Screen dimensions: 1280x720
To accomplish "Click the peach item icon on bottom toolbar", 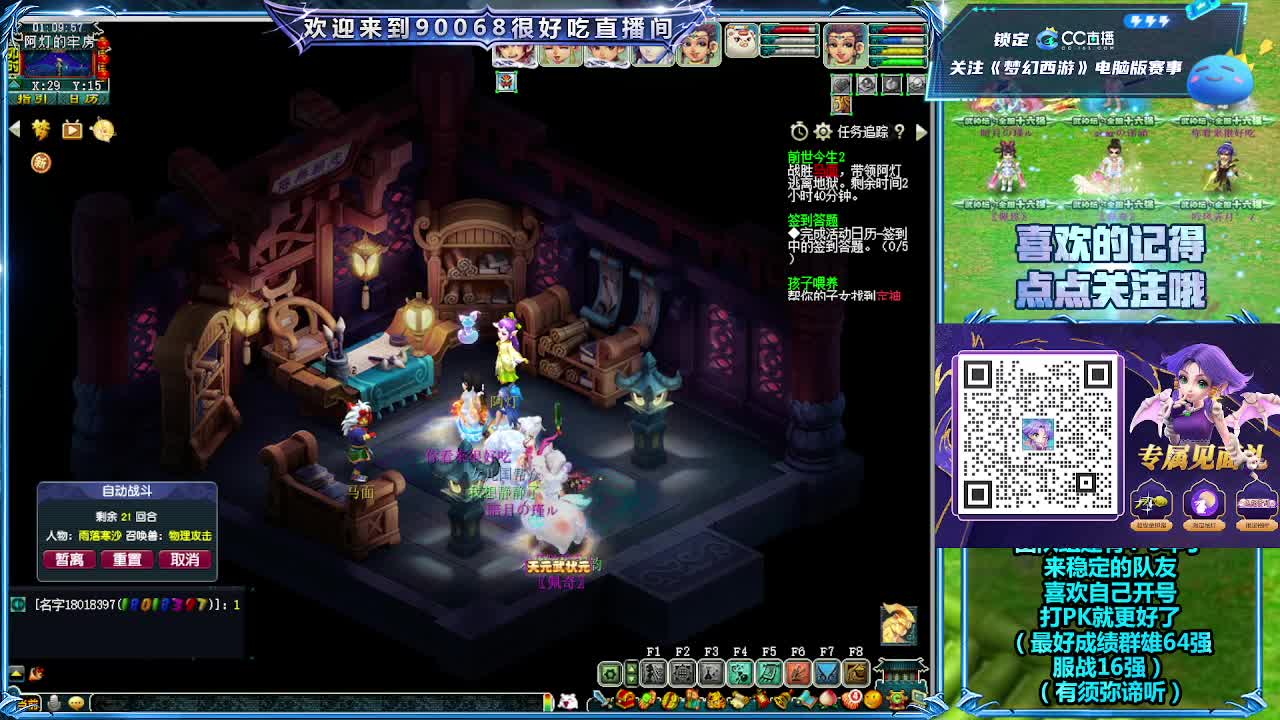I will pos(828,700).
